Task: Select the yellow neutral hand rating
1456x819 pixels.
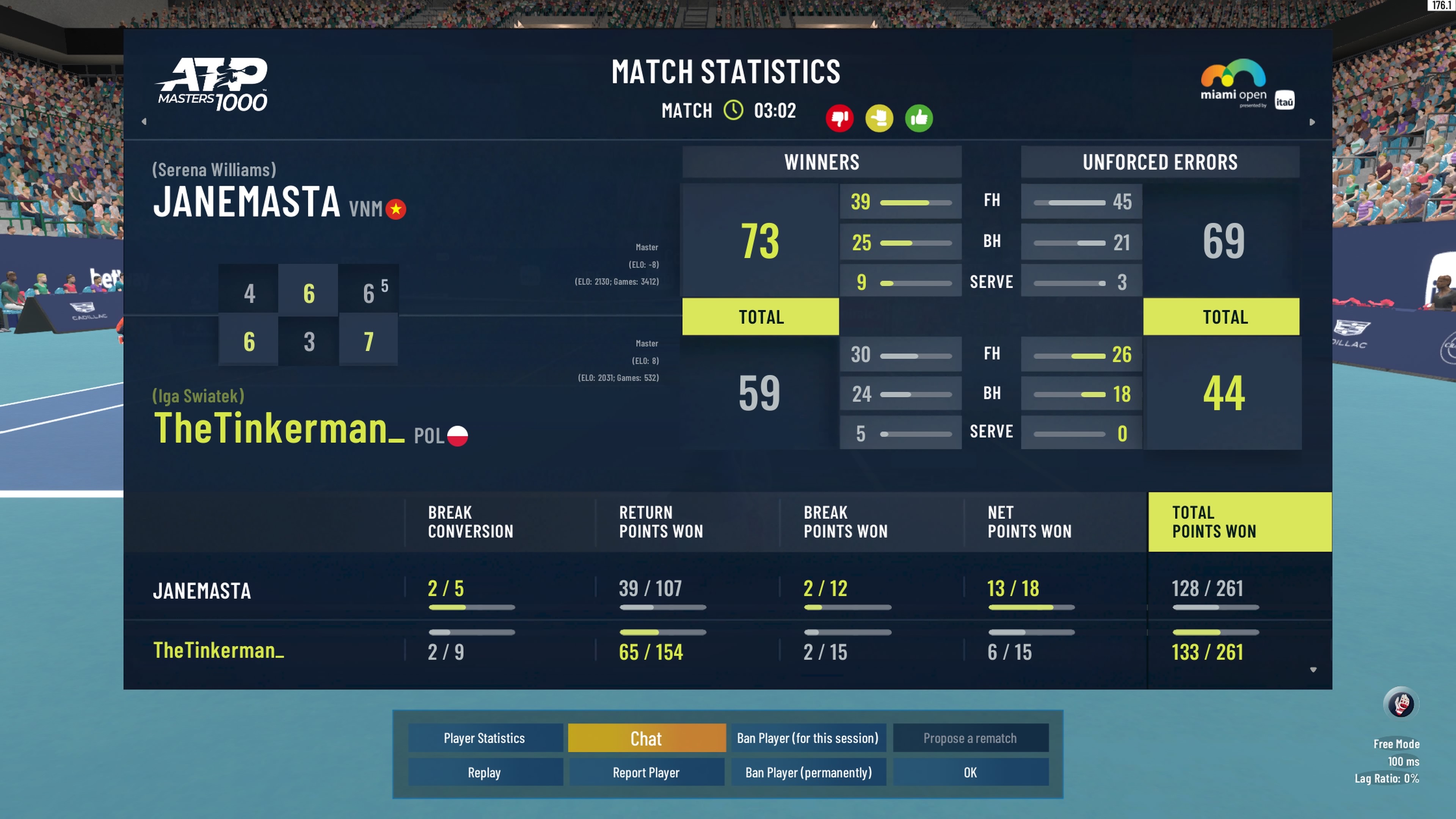Action: coord(879,118)
